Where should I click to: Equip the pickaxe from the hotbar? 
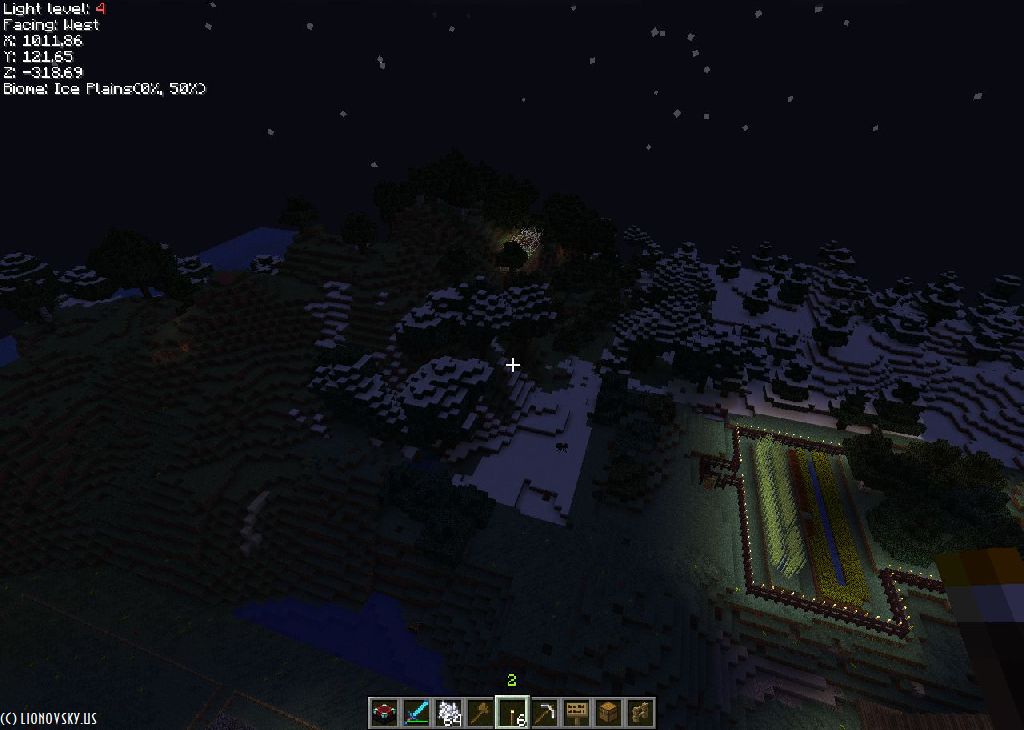(x=544, y=712)
